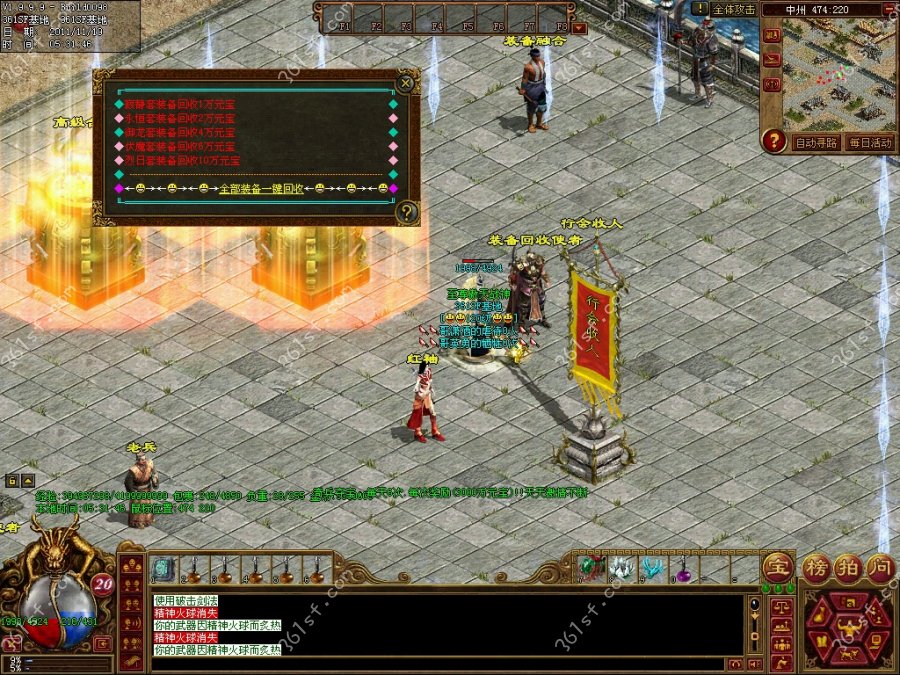900x675 pixels.
Task: Open the 宝 treasure shop button
Action: tap(777, 567)
